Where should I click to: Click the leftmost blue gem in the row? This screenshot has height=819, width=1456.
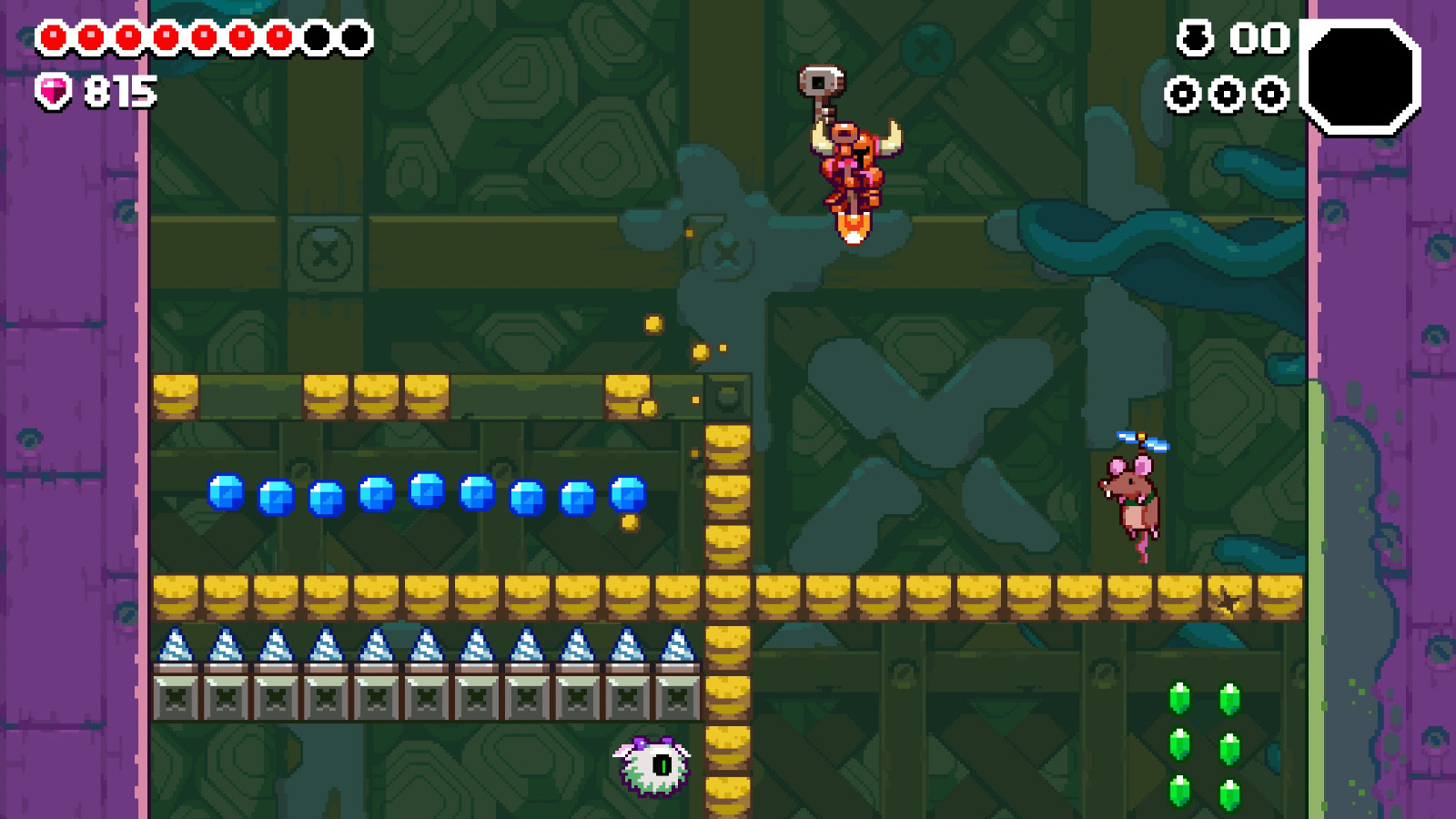tap(226, 491)
